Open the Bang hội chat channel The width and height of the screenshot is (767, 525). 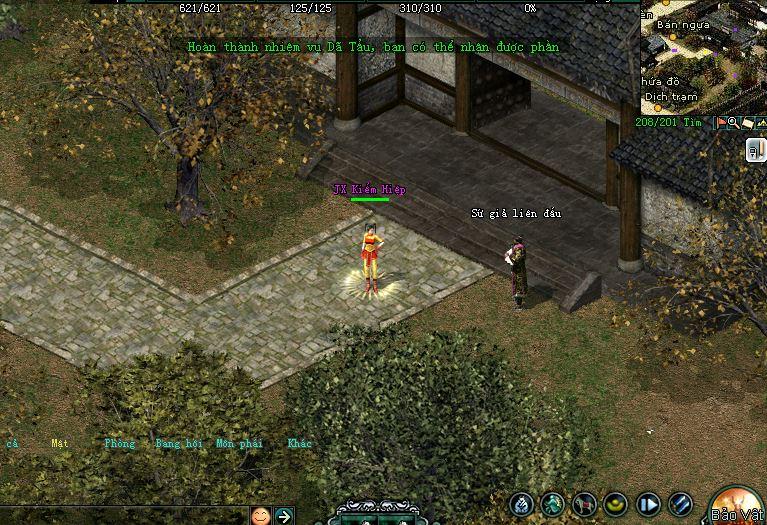point(178,443)
